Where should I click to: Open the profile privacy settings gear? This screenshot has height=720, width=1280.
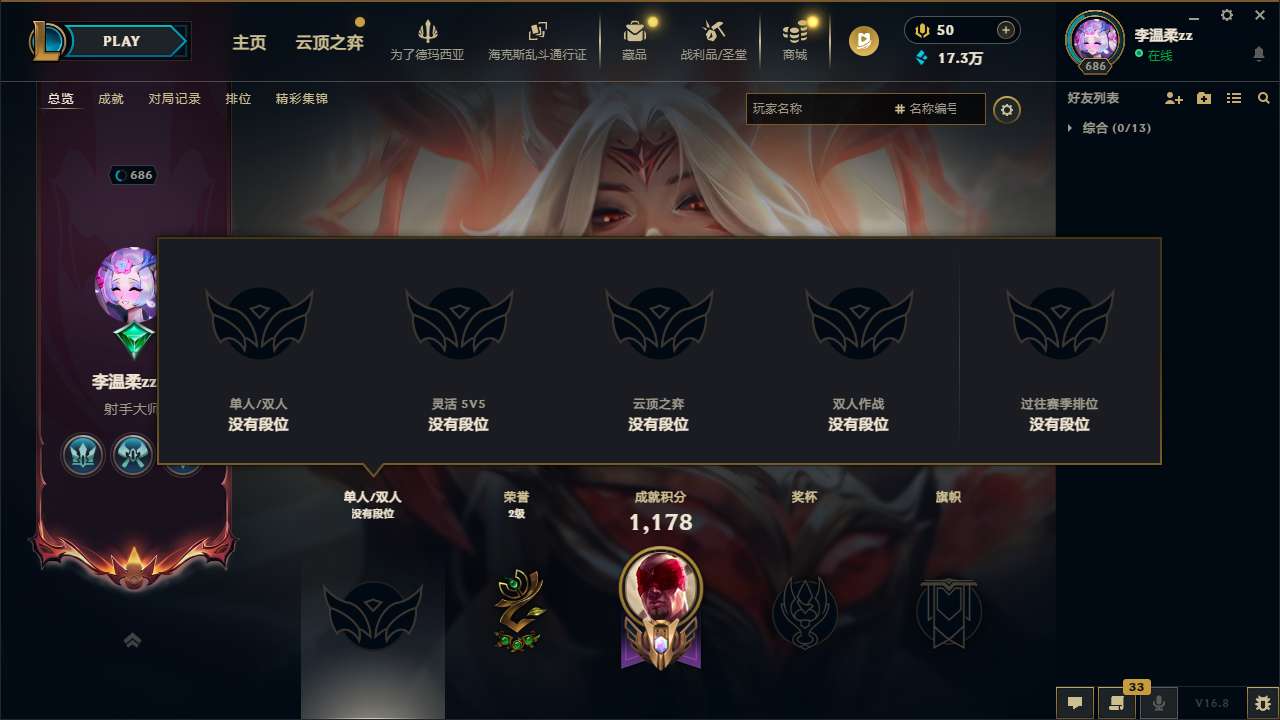pos(1007,109)
